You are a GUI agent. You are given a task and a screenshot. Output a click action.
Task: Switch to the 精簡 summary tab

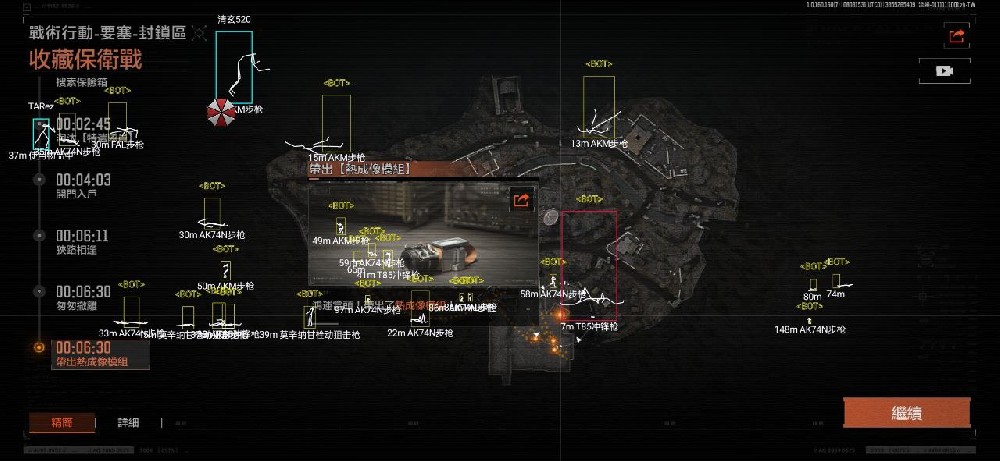(x=62, y=423)
